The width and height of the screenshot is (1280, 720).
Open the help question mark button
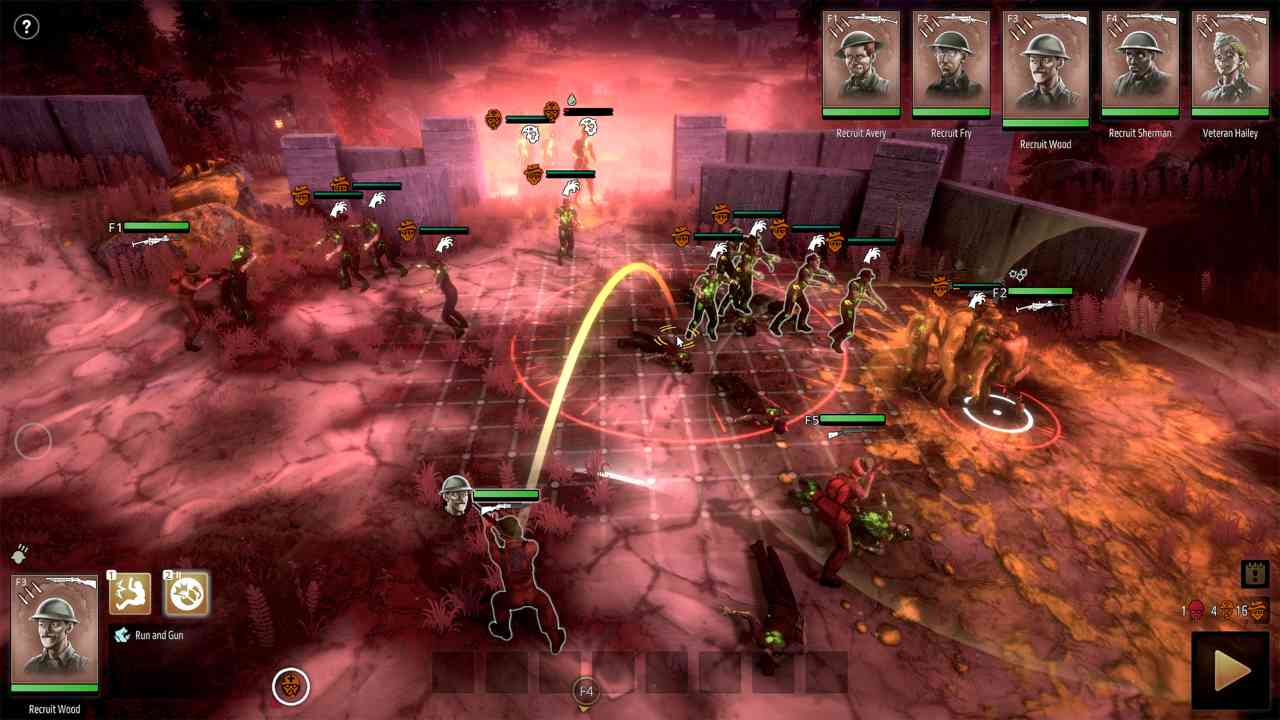point(26,27)
